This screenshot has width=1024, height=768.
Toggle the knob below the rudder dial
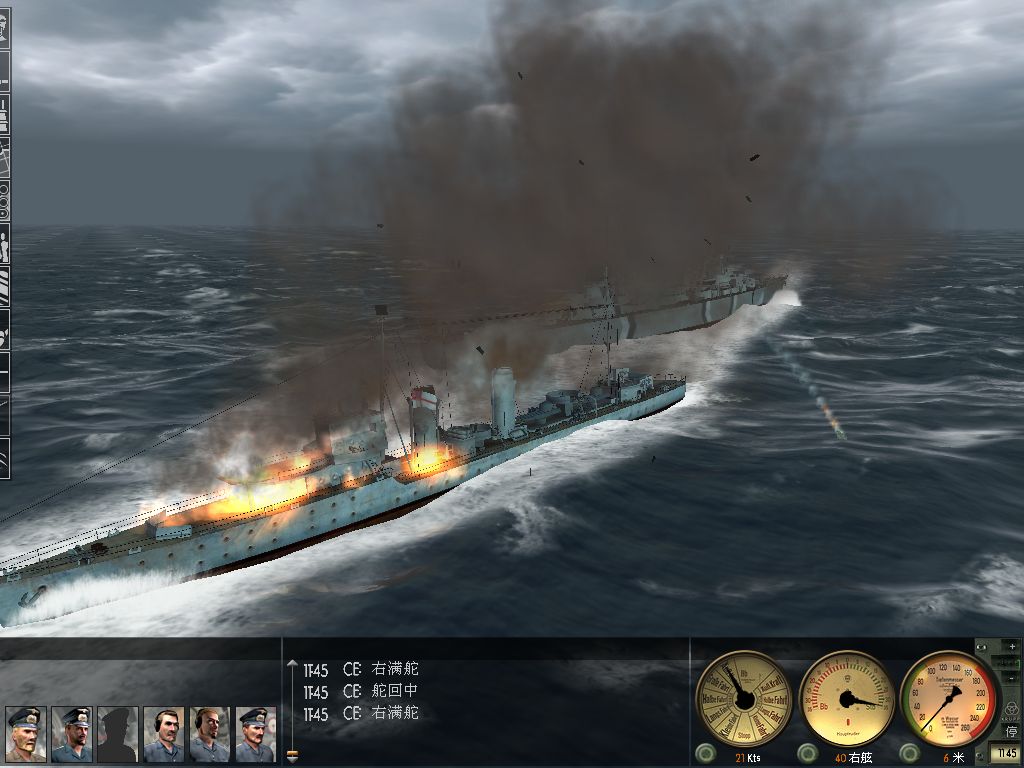click(x=807, y=752)
